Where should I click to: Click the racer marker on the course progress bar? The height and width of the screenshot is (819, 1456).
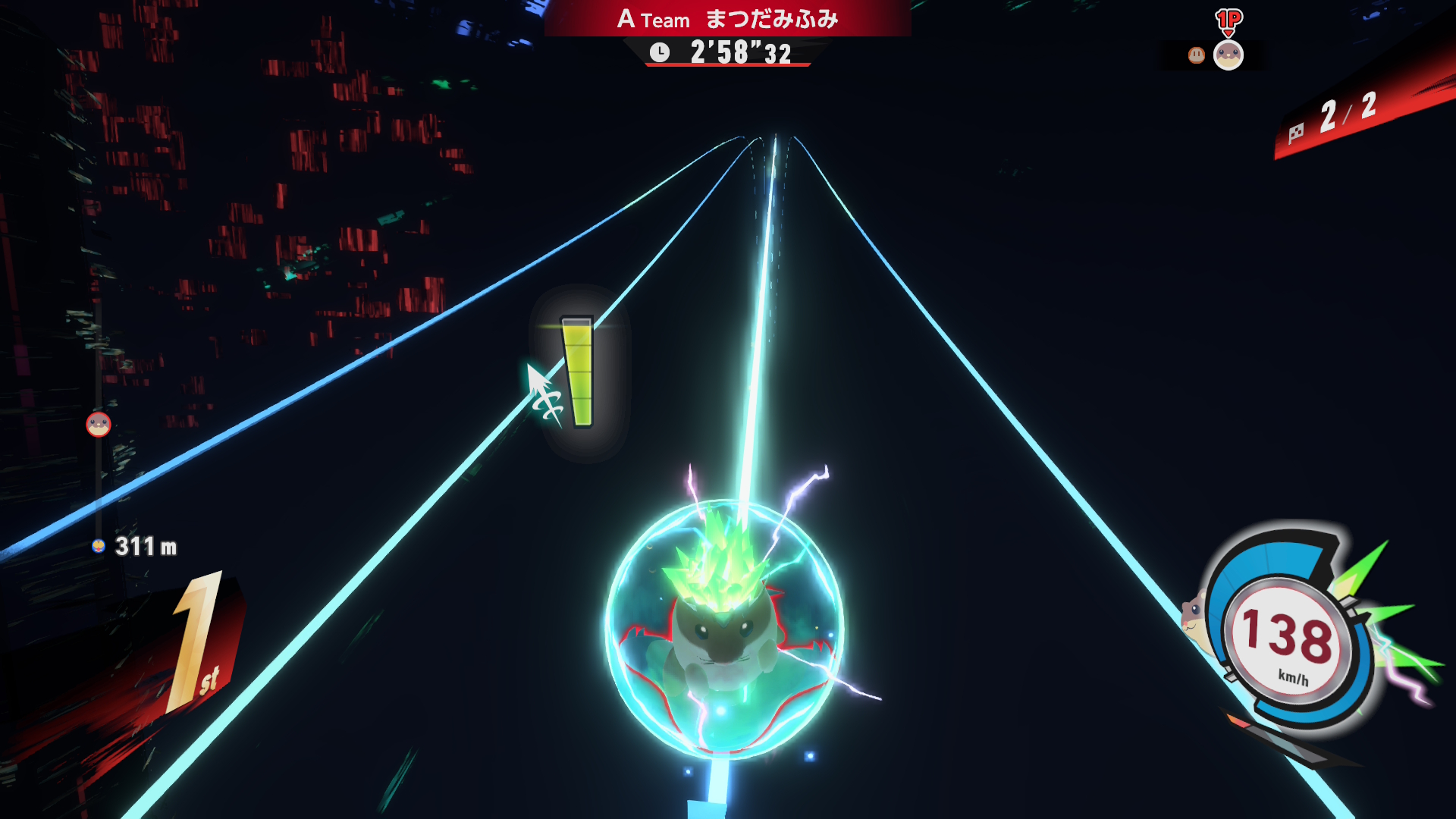click(x=99, y=425)
